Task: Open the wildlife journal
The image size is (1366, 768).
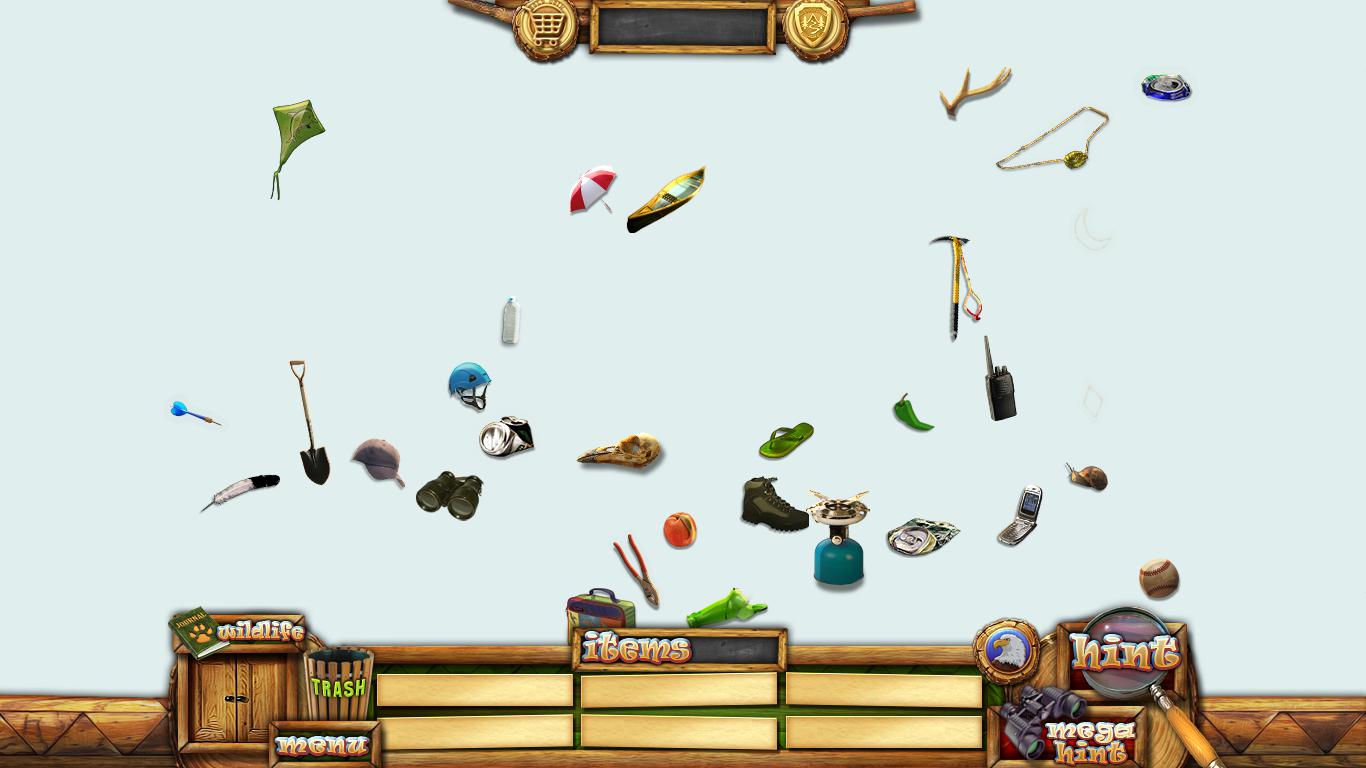Action: pos(238,631)
